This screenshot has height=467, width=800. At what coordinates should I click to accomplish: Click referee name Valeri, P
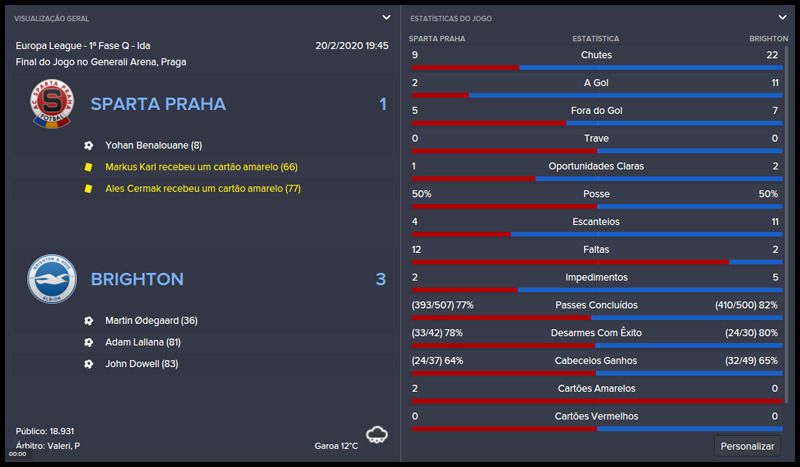pos(63,445)
